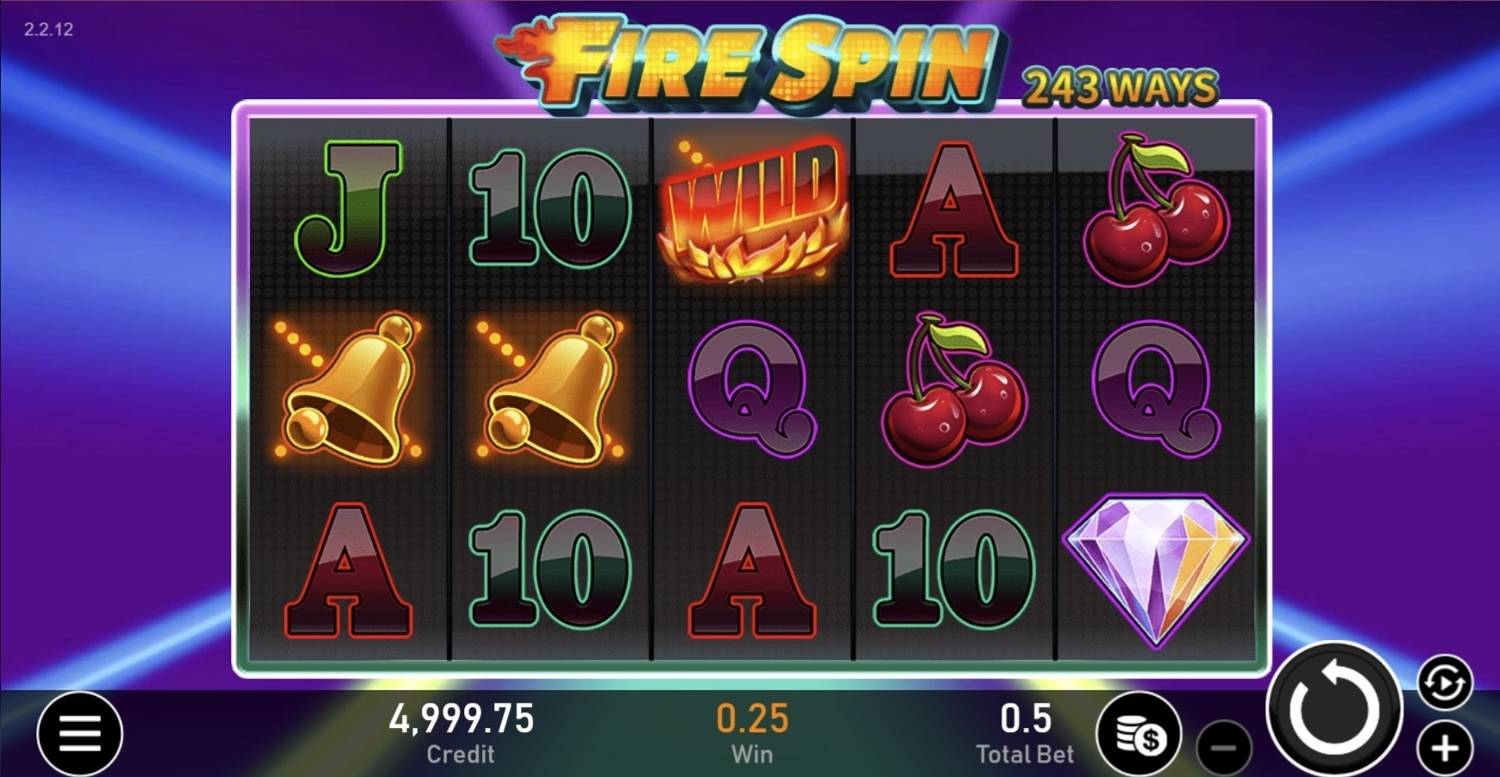Click the Total Bet display
This screenshot has height=777, width=1500.
click(1023, 732)
